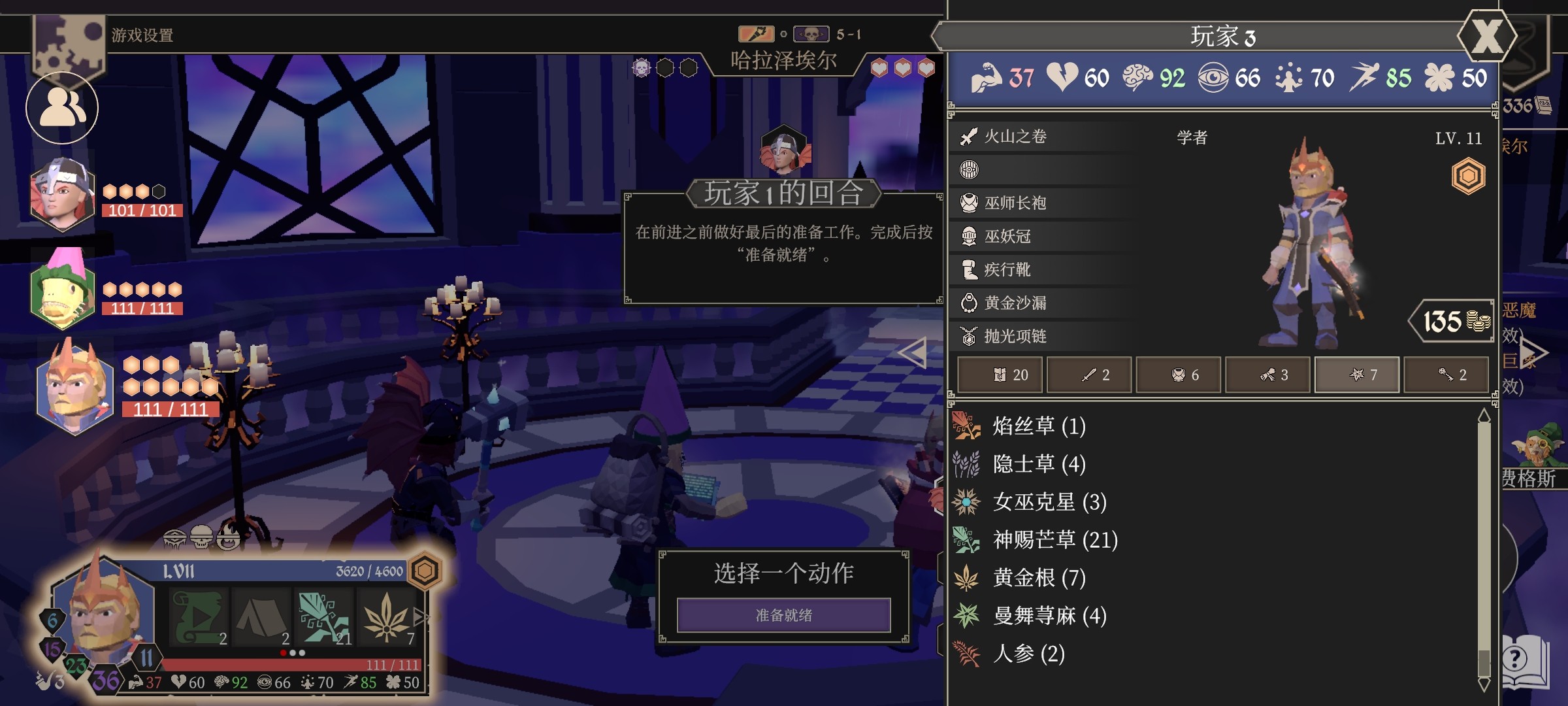Click the party member person icon top left
The width and height of the screenshot is (1568, 706).
pos(61,107)
